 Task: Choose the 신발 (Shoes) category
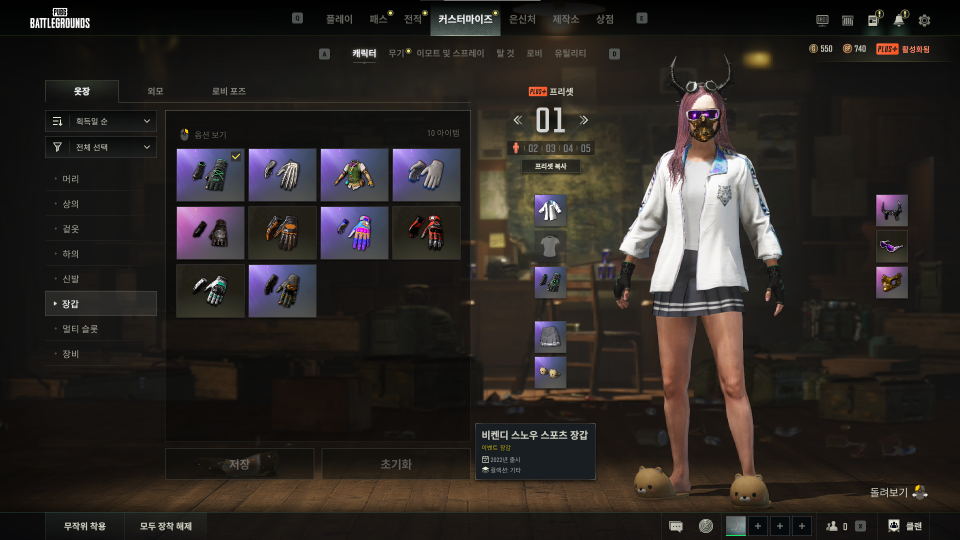pyautogui.click(x=71, y=279)
